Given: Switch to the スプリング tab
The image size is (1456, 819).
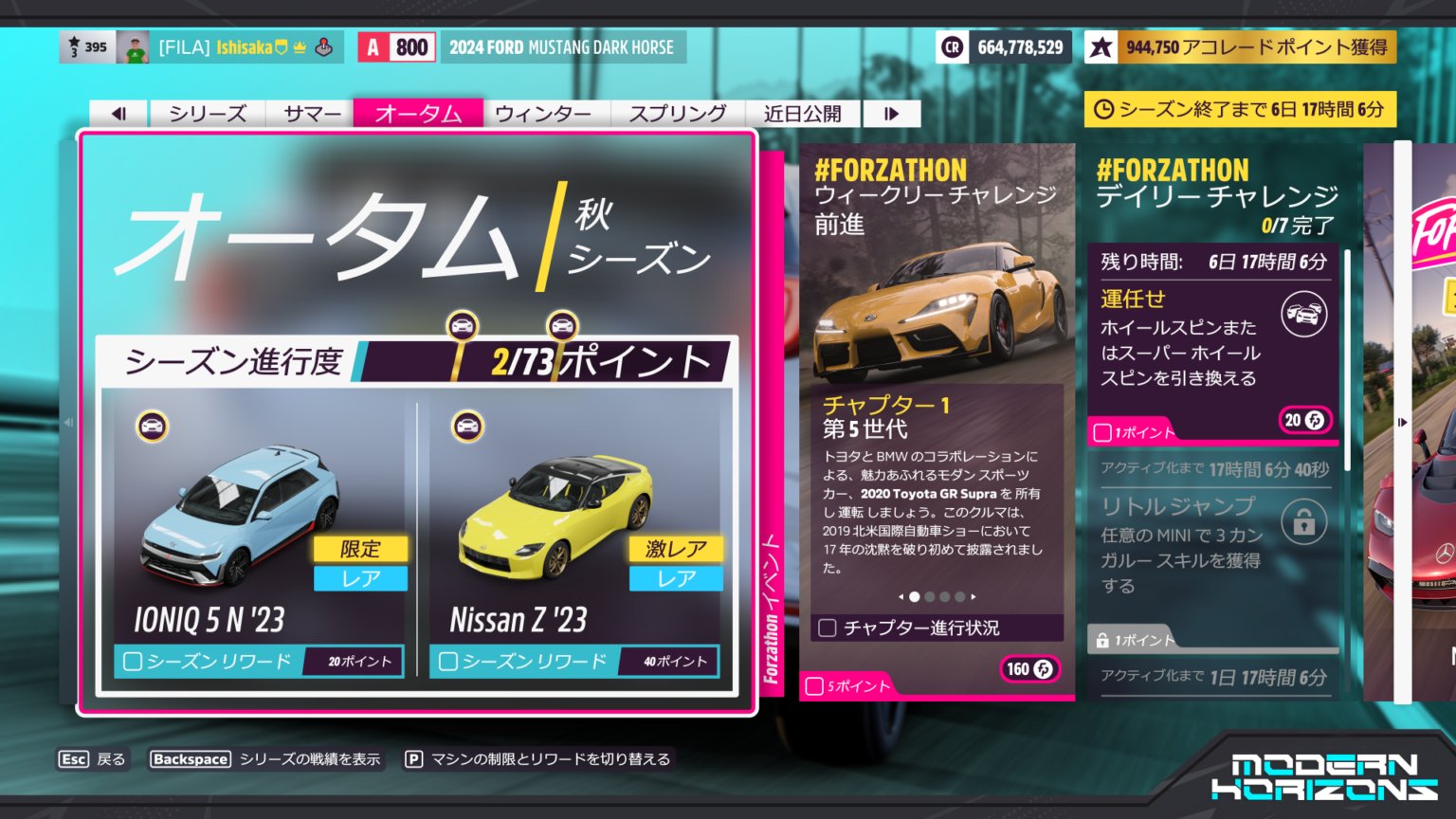Looking at the screenshot, I should click(x=679, y=113).
